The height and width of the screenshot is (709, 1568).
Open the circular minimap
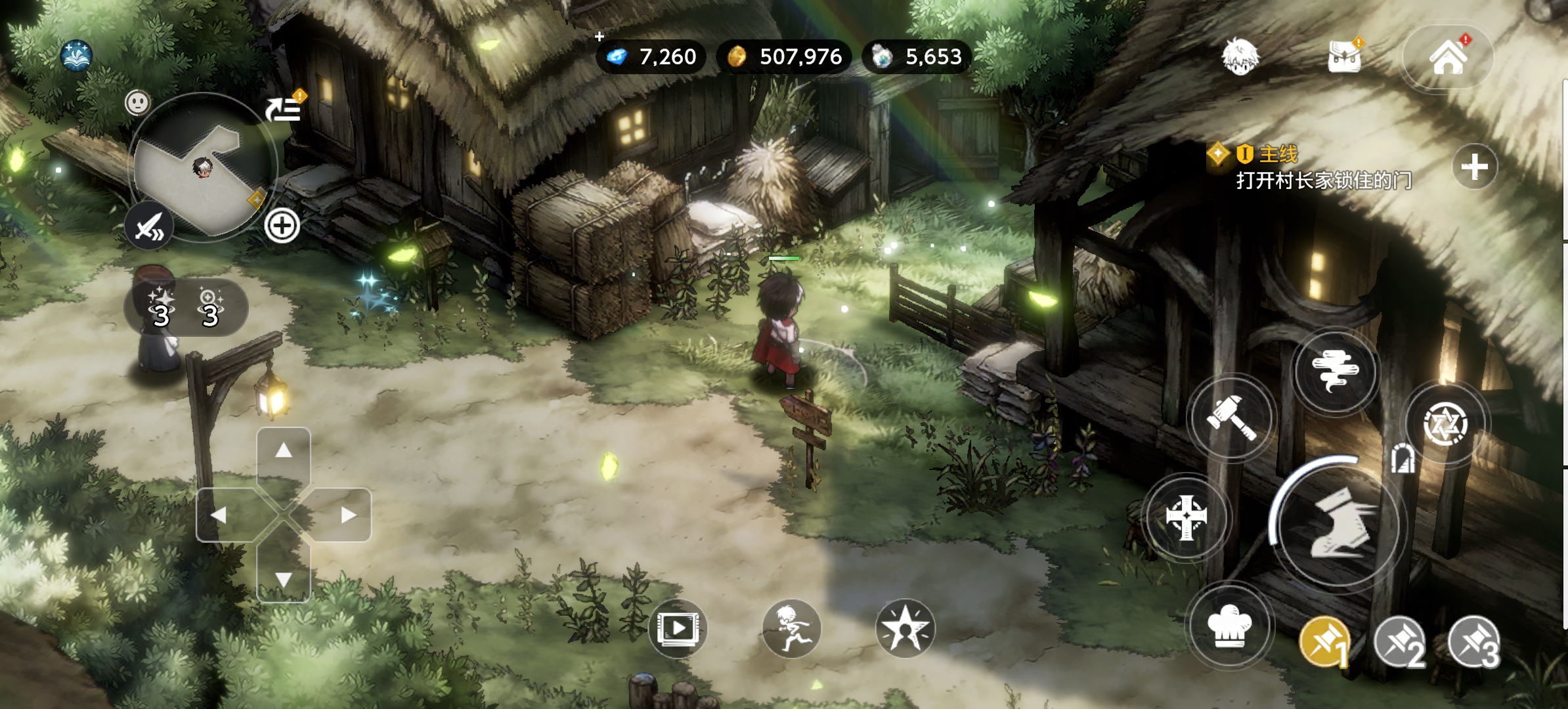click(202, 168)
